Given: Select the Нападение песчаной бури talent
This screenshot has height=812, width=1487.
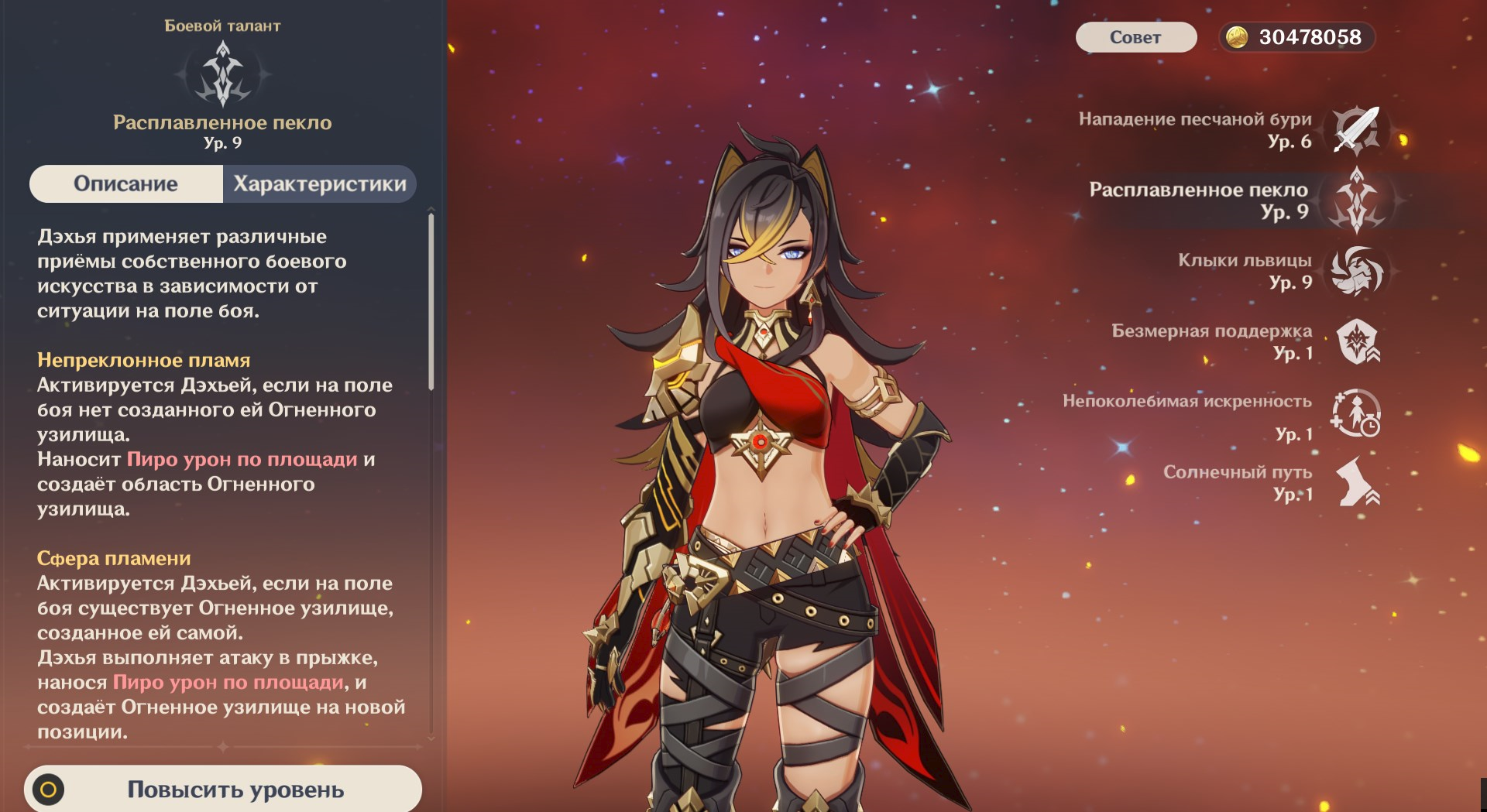Looking at the screenshot, I should (1355, 130).
